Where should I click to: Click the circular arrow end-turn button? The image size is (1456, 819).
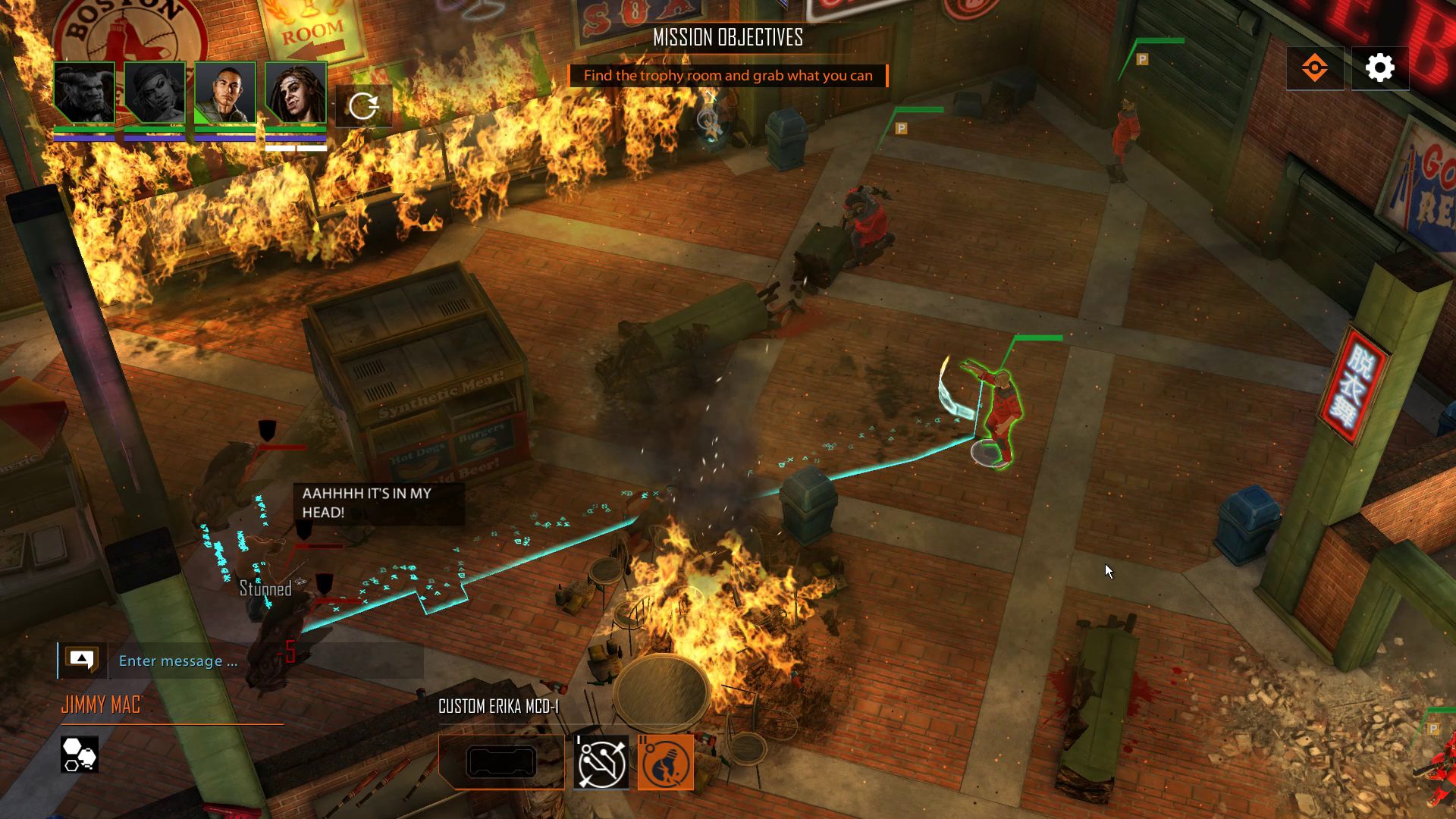364,105
